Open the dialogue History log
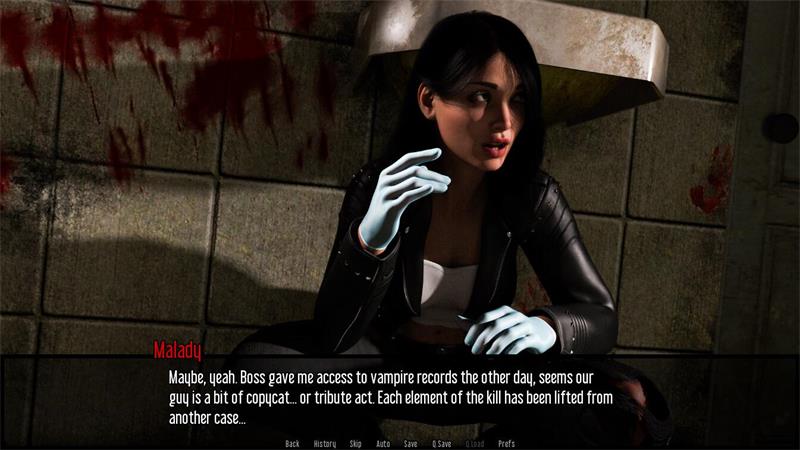This screenshot has width=800, height=450. coord(325,443)
